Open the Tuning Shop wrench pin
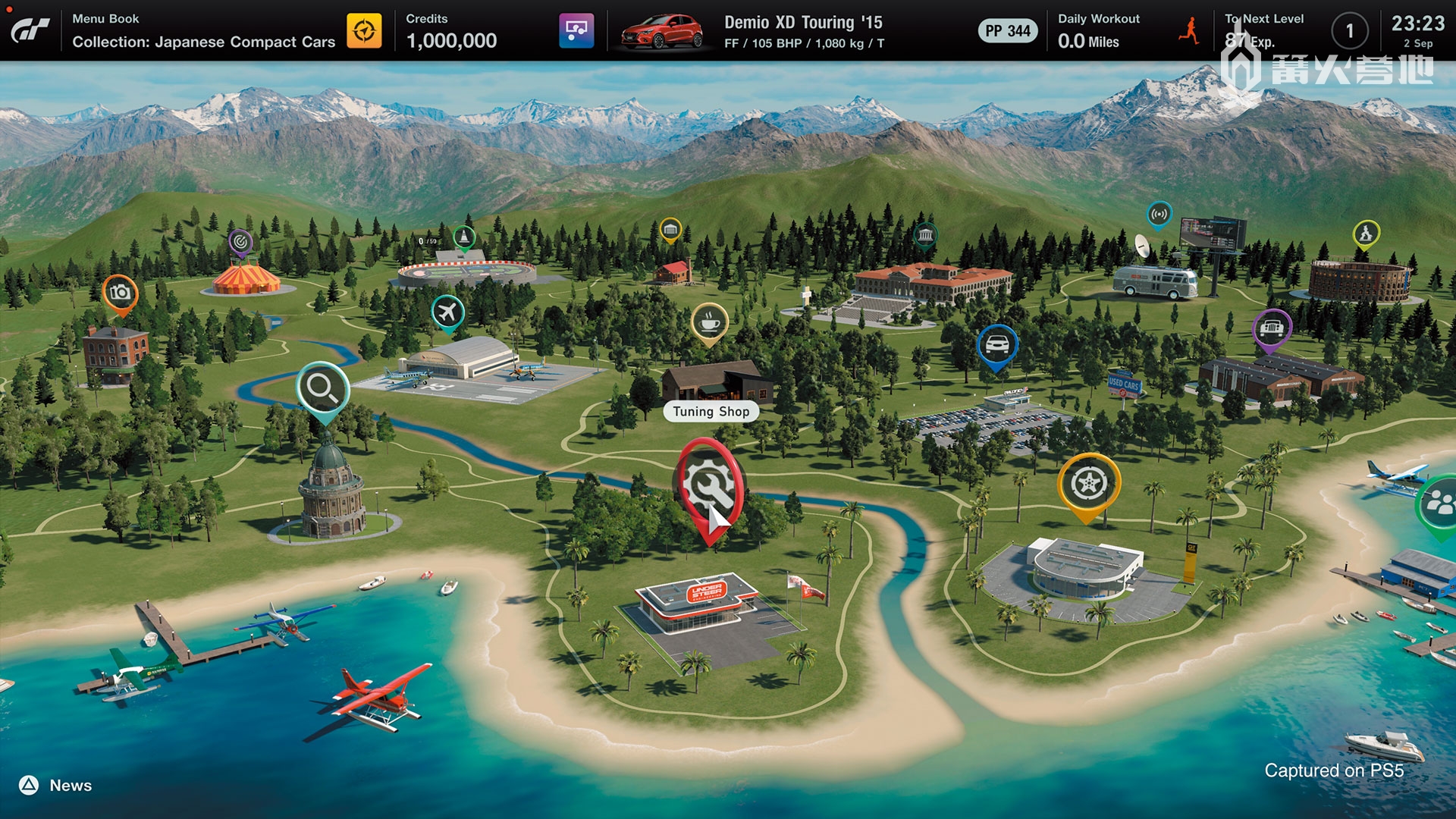The image size is (1456, 819). (x=708, y=485)
